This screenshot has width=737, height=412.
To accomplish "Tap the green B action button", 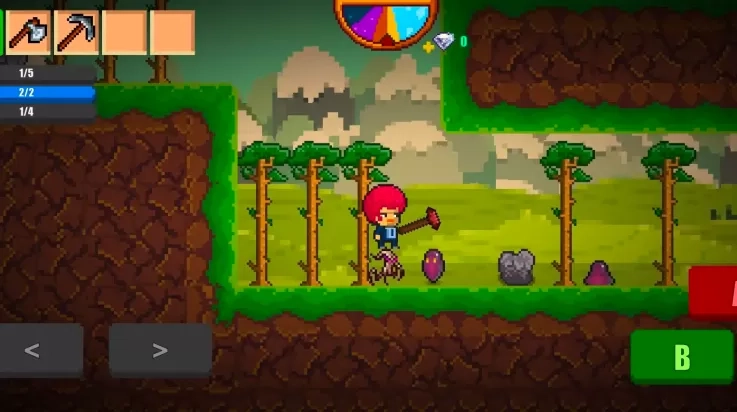I will point(682,357).
